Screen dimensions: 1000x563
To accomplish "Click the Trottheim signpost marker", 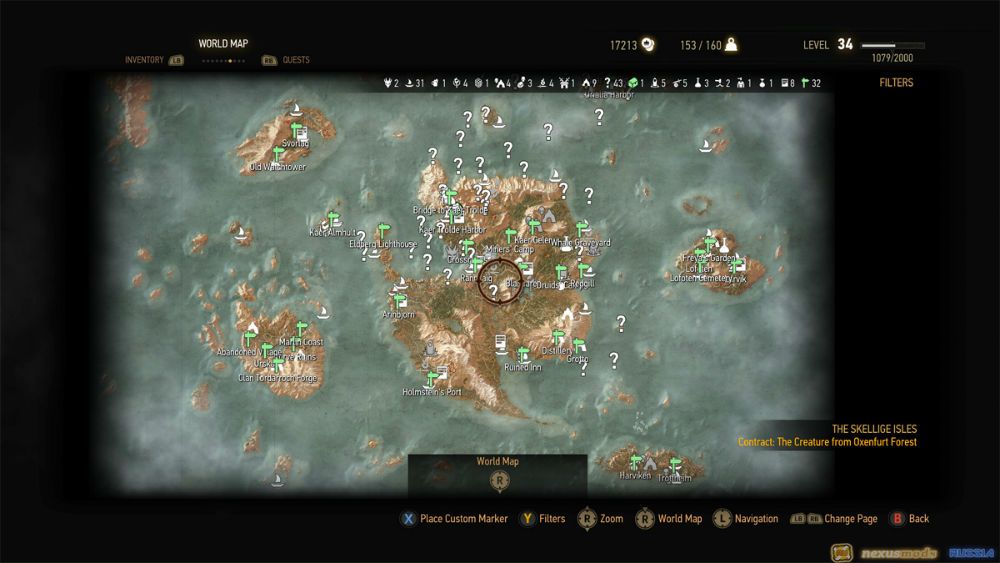I will pos(674,465).
